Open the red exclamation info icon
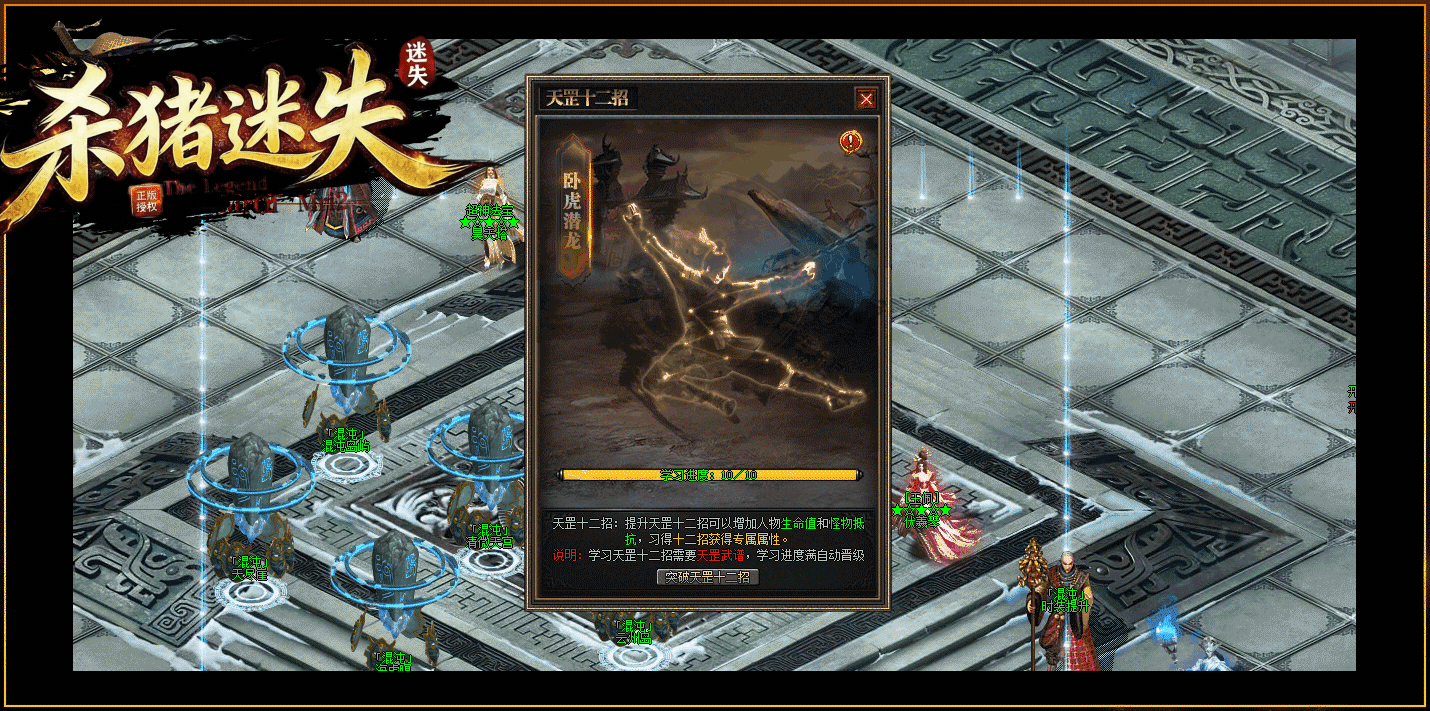The width and height of the screenshot is (1430, 711). [x=851, y=142]
